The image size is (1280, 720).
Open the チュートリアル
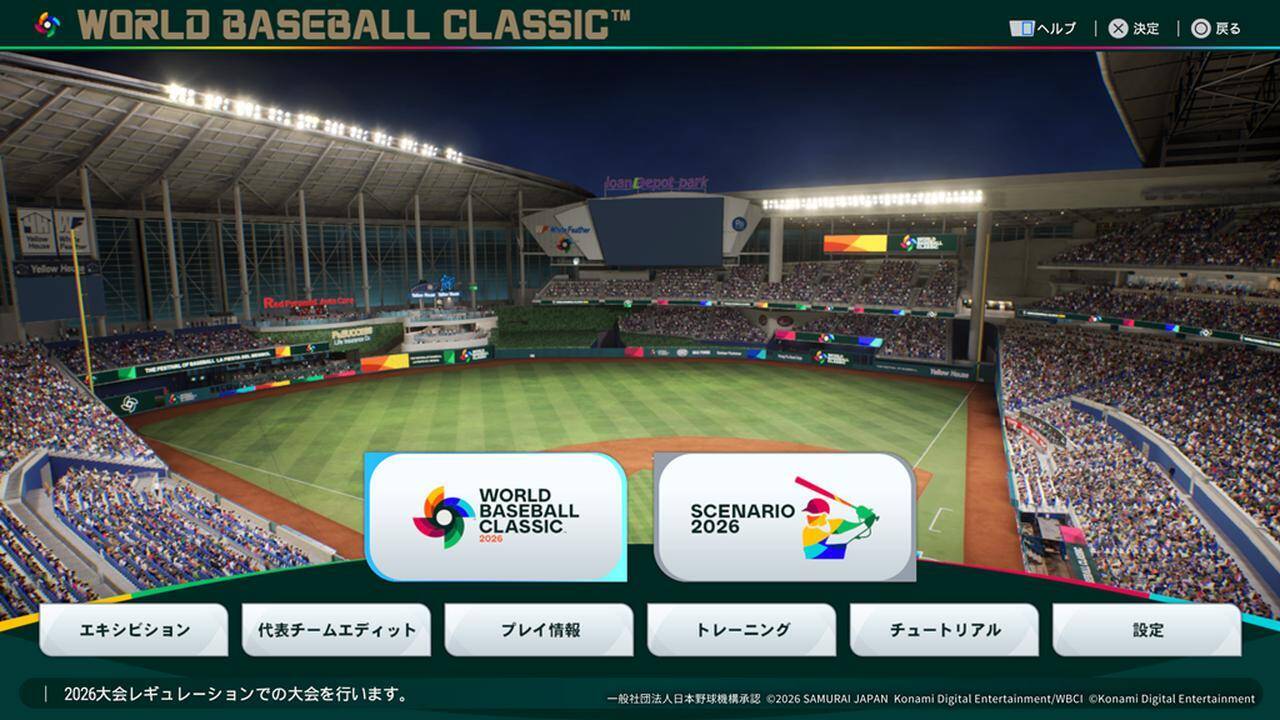tap(945, 630)
